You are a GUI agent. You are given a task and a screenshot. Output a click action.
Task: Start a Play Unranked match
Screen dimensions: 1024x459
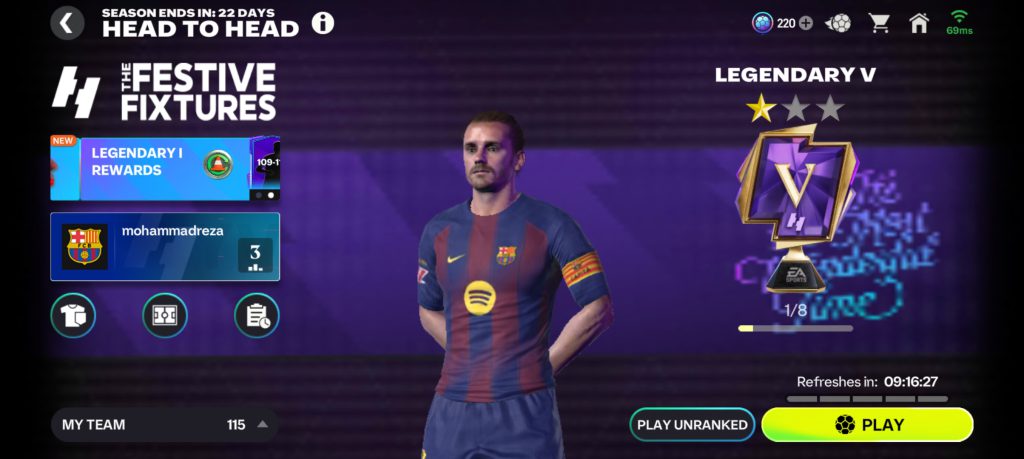tap(692, 424)
